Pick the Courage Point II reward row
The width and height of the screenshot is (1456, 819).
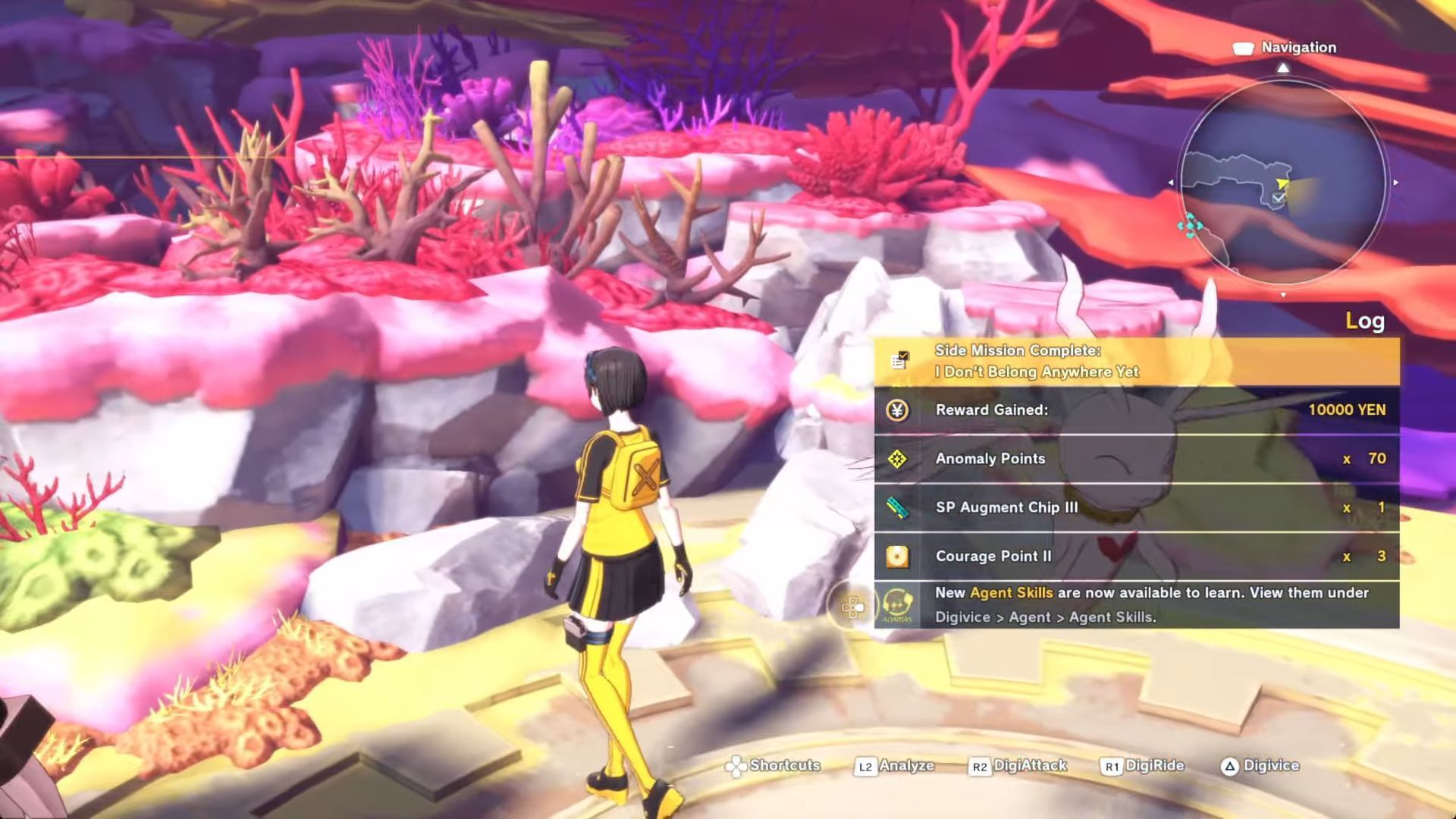(1136, 556)
